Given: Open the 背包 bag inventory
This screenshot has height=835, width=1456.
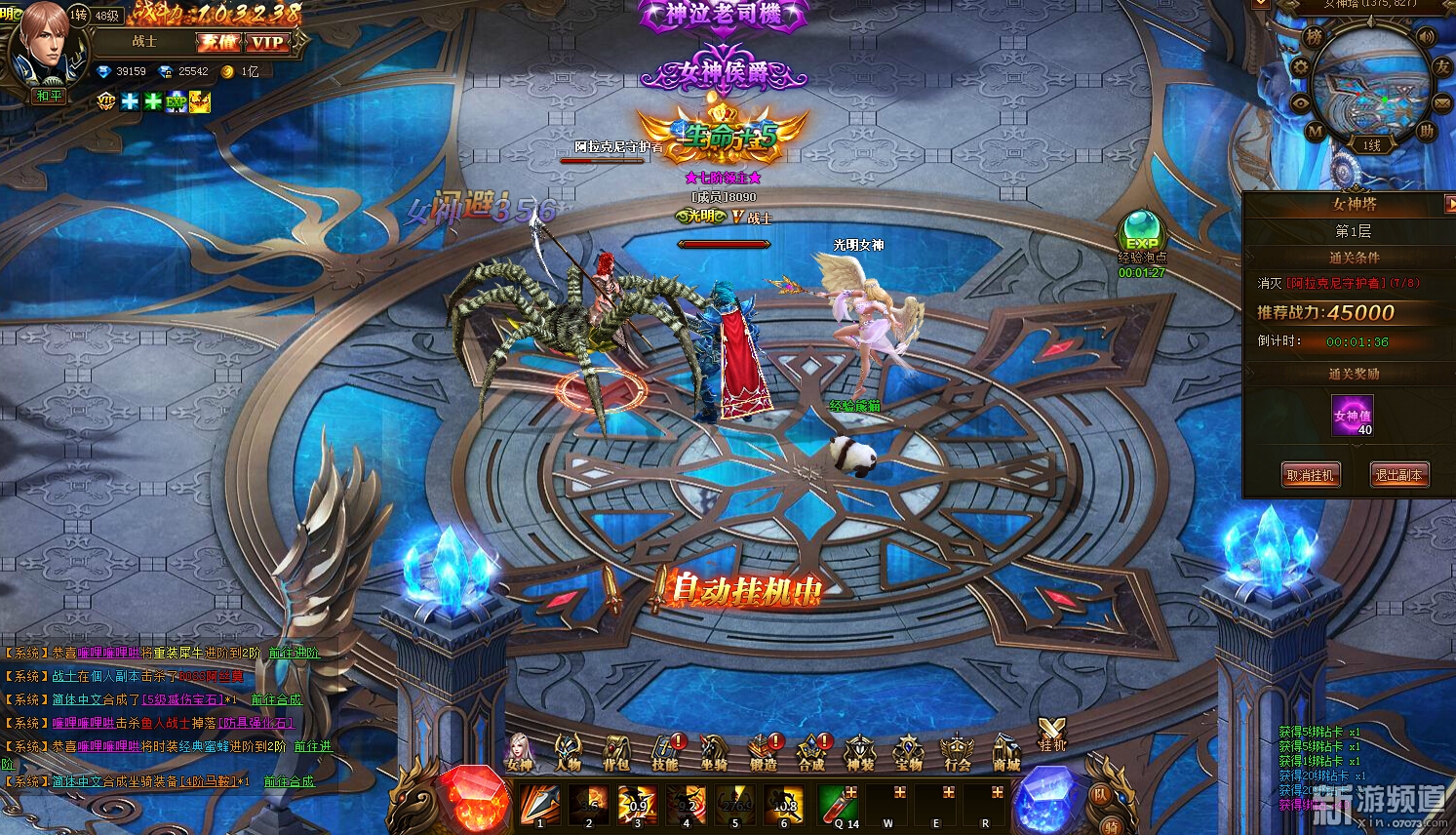Looking at the screenshot, I should point(616,753).
